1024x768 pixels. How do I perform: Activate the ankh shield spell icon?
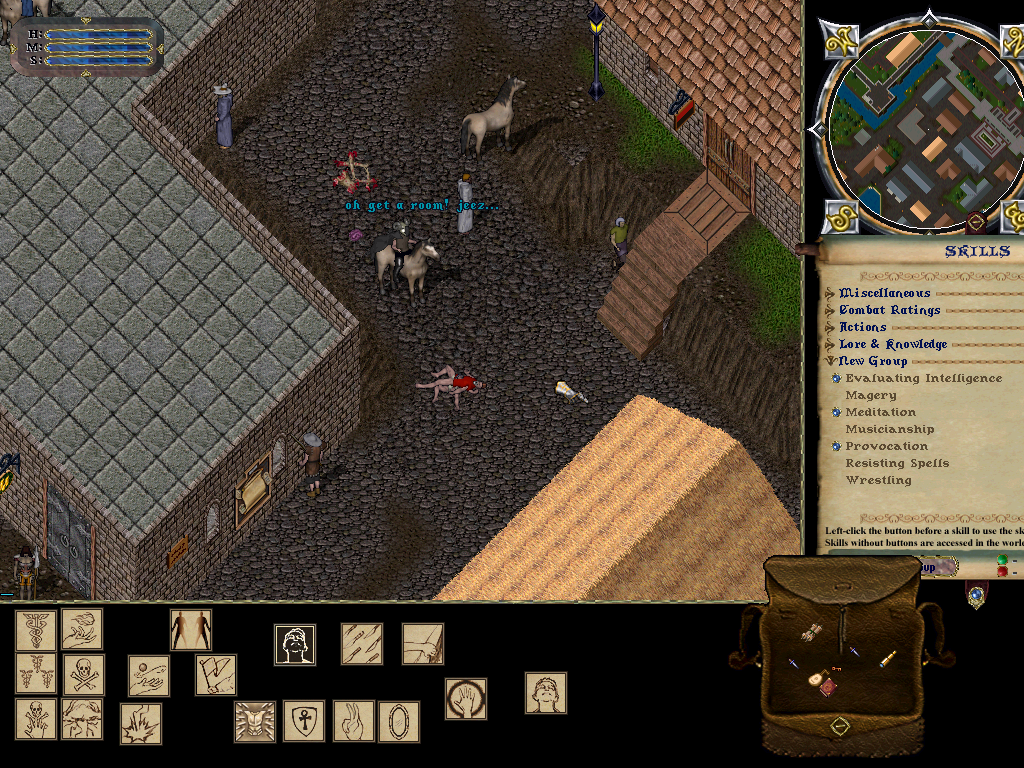(x=303, y=720)
